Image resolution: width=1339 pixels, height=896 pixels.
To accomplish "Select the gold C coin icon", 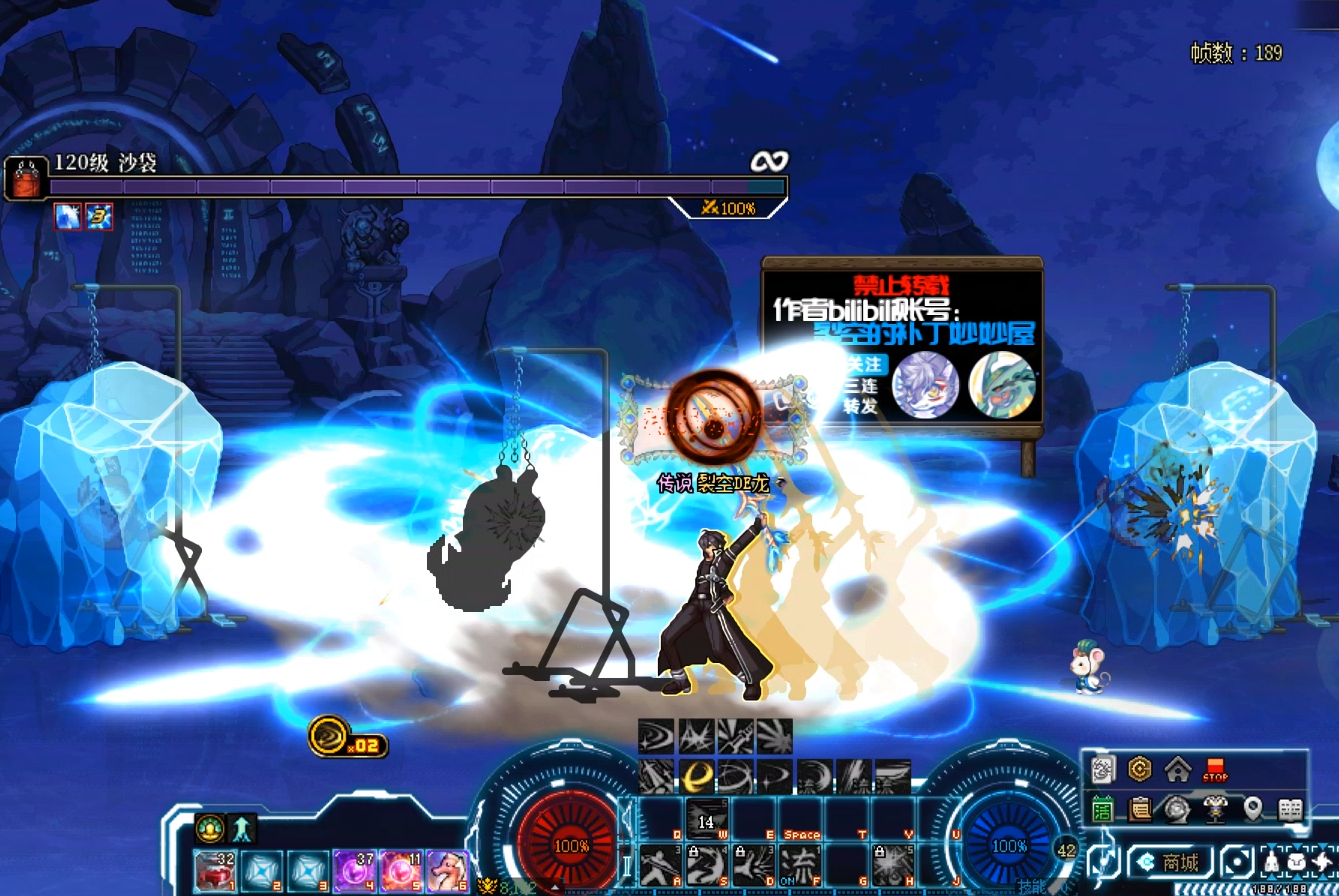I will (1140, 770).
